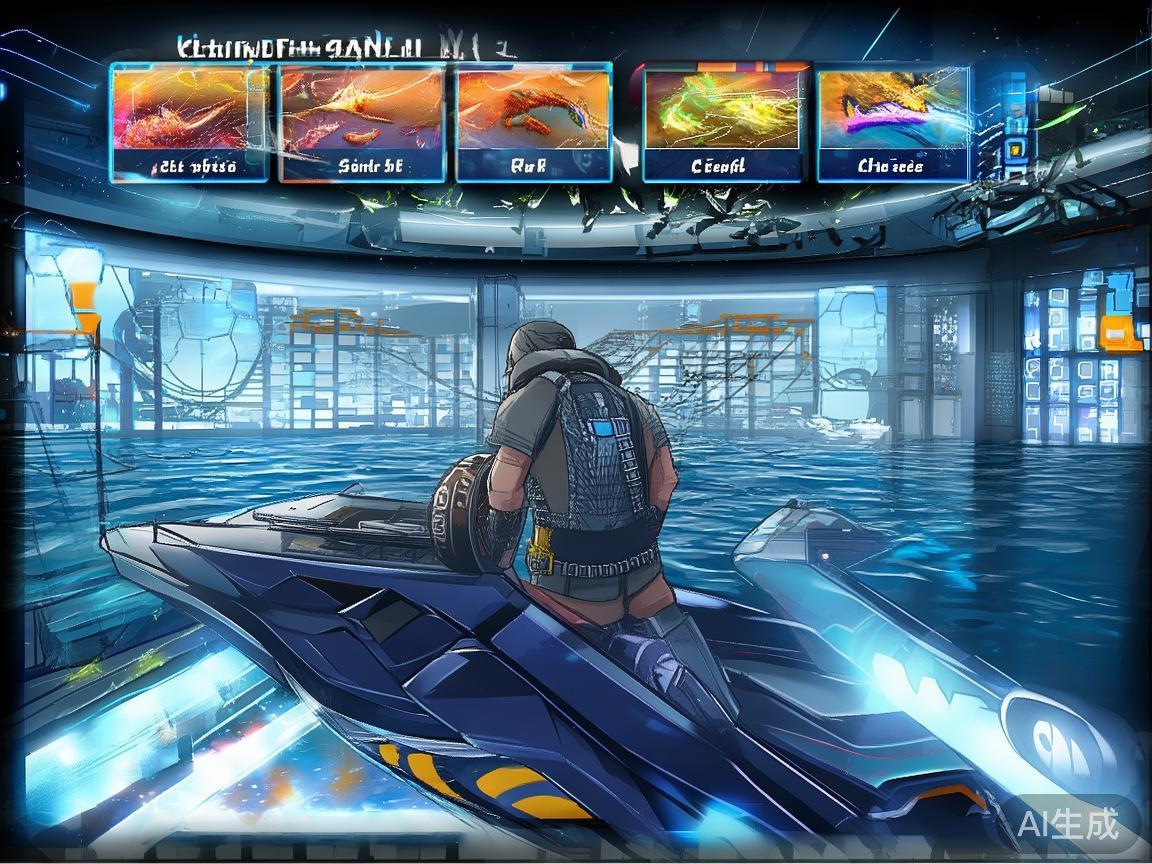Select the card with green and yellow streaks
The image size is (1152, 864).
(722, 123)
